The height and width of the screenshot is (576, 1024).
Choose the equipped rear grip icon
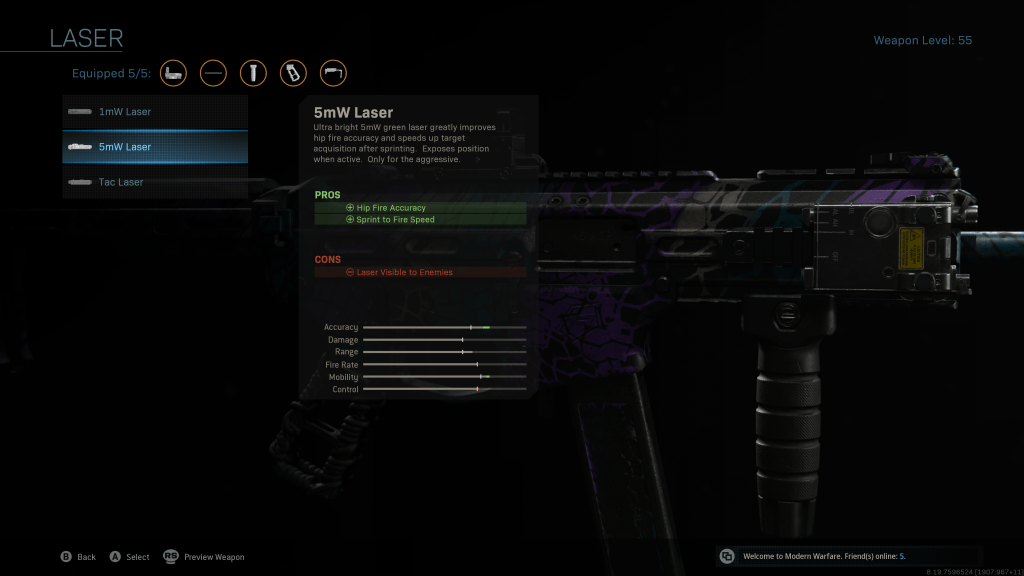[x=293, y=73]
